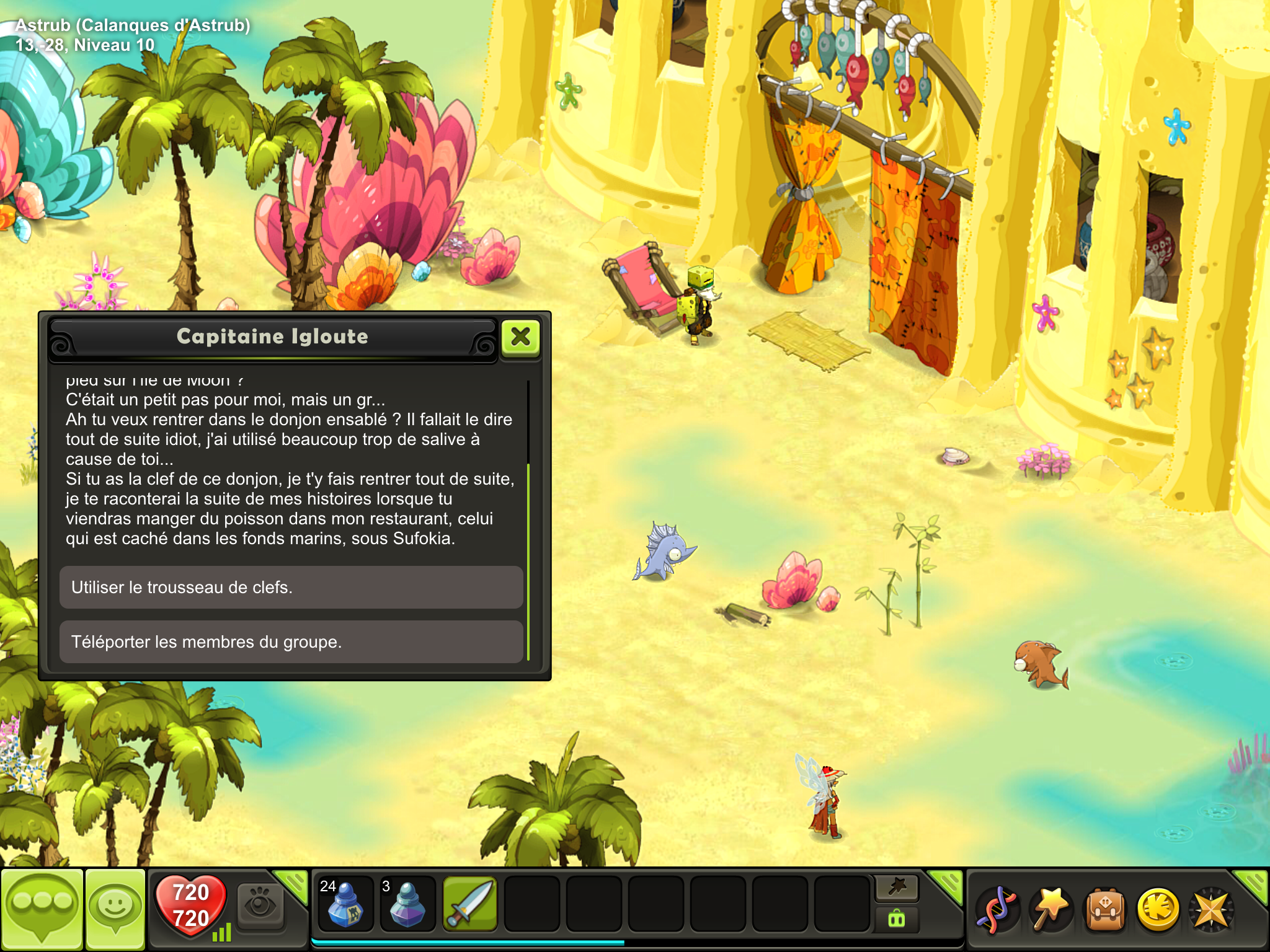Open the backpack inventory
This screenshot has width=1270, height=952.
1104,909
